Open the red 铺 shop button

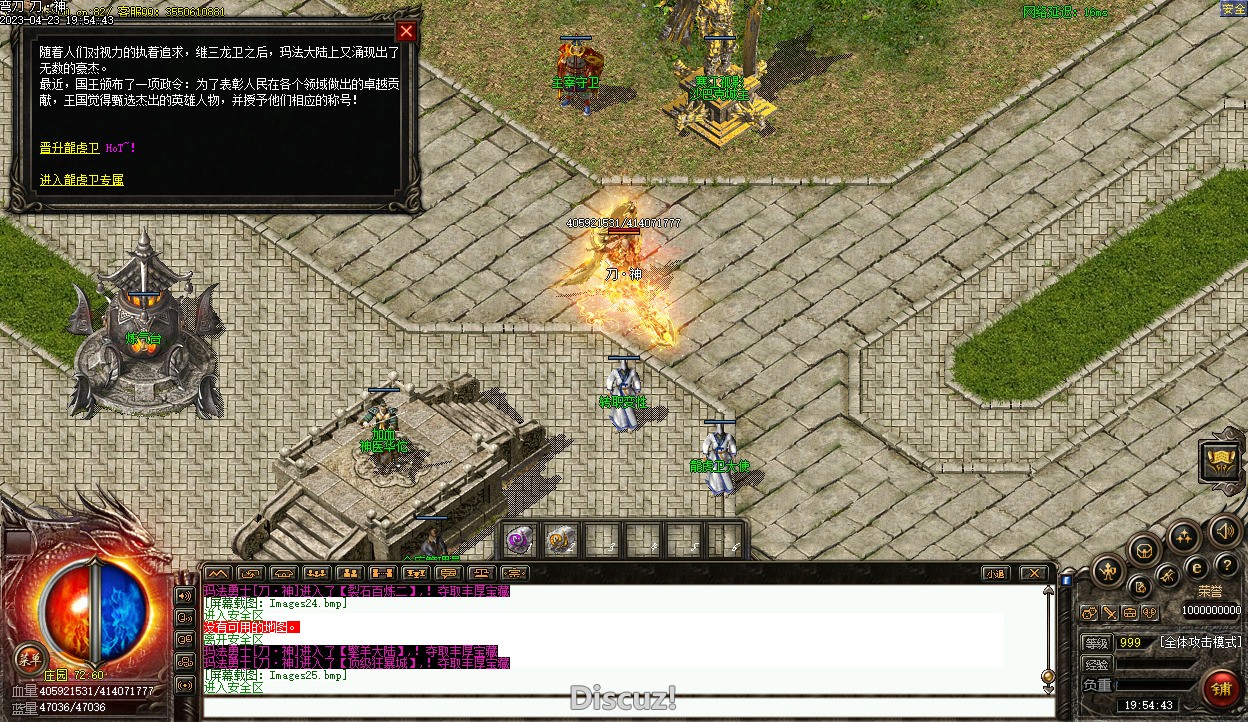1220,689
